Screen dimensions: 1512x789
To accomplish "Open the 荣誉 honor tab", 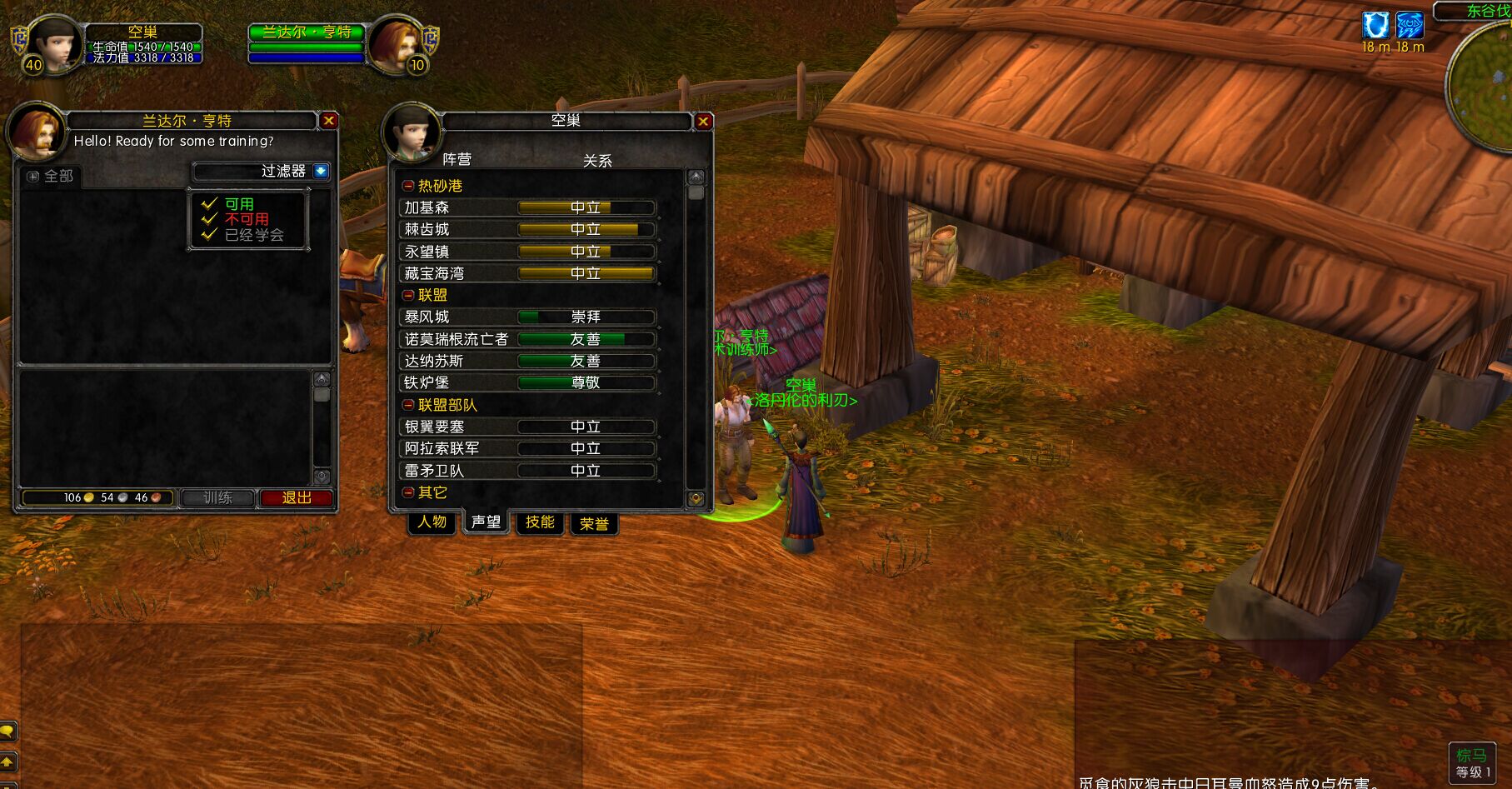I will 594,524.
